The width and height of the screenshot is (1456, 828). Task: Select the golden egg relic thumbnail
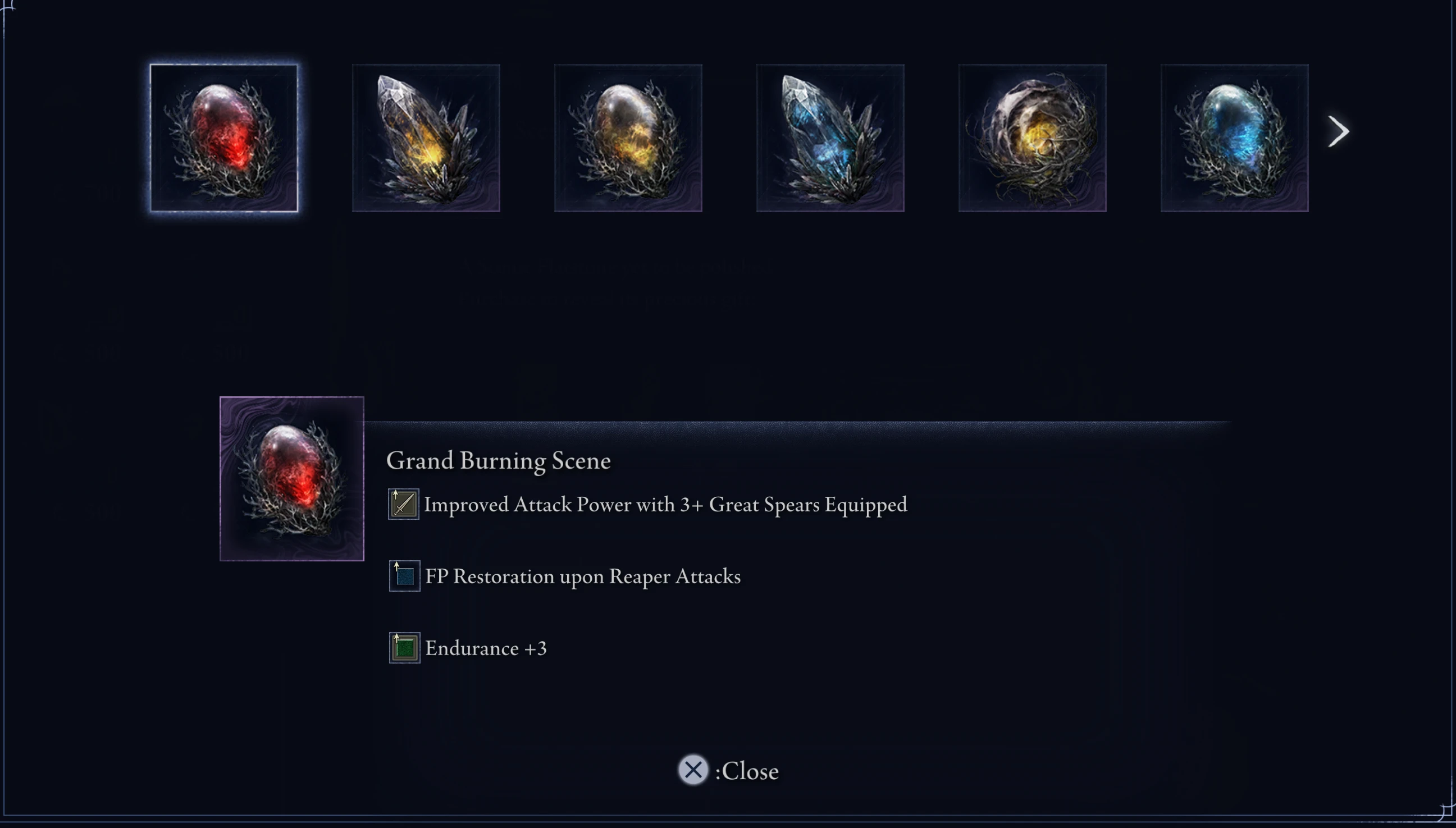click(x=627, y=137)
